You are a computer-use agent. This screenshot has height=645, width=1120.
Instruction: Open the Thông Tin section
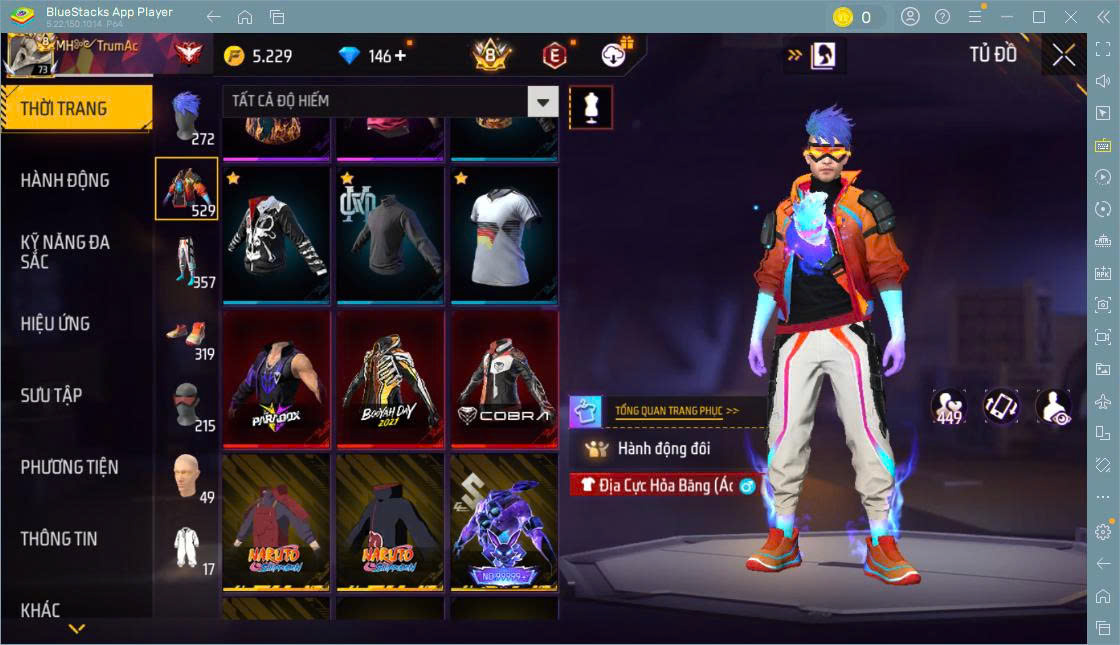(x=60, y=539)
